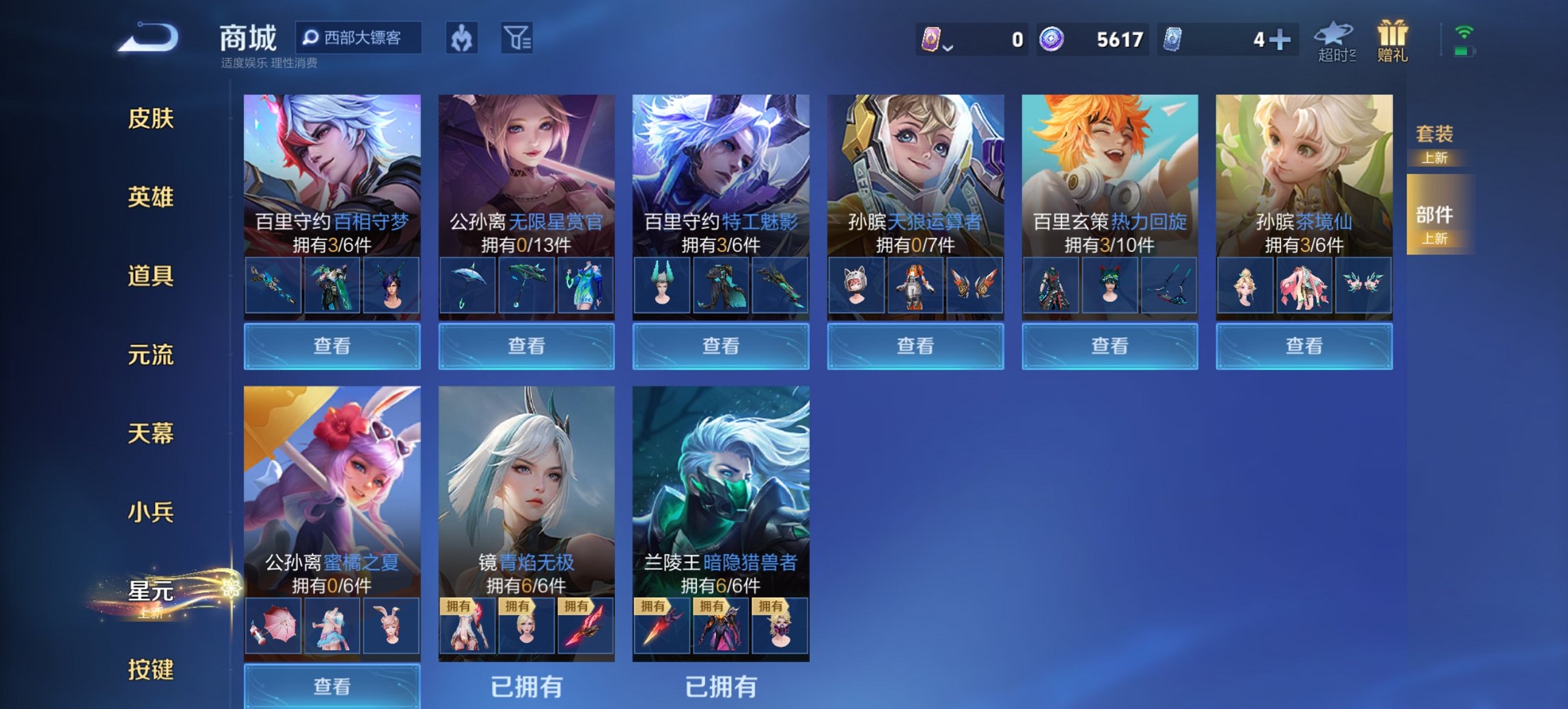Click the pink umbrella item thumbnail
The height and width of the screenshot is (709, 1568).
272,626
